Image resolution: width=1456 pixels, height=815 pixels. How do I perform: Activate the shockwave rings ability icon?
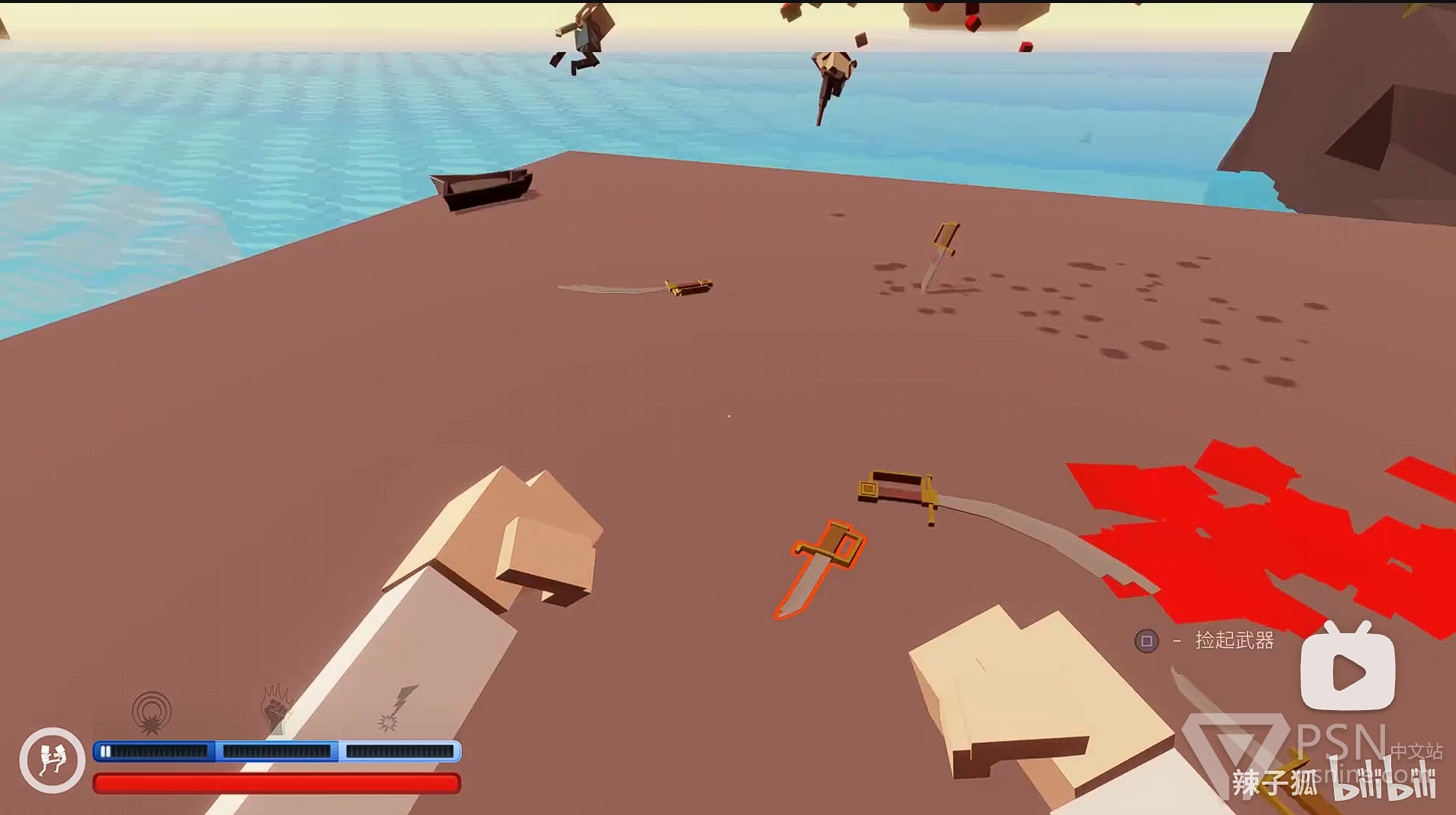(x=152, y=712)
